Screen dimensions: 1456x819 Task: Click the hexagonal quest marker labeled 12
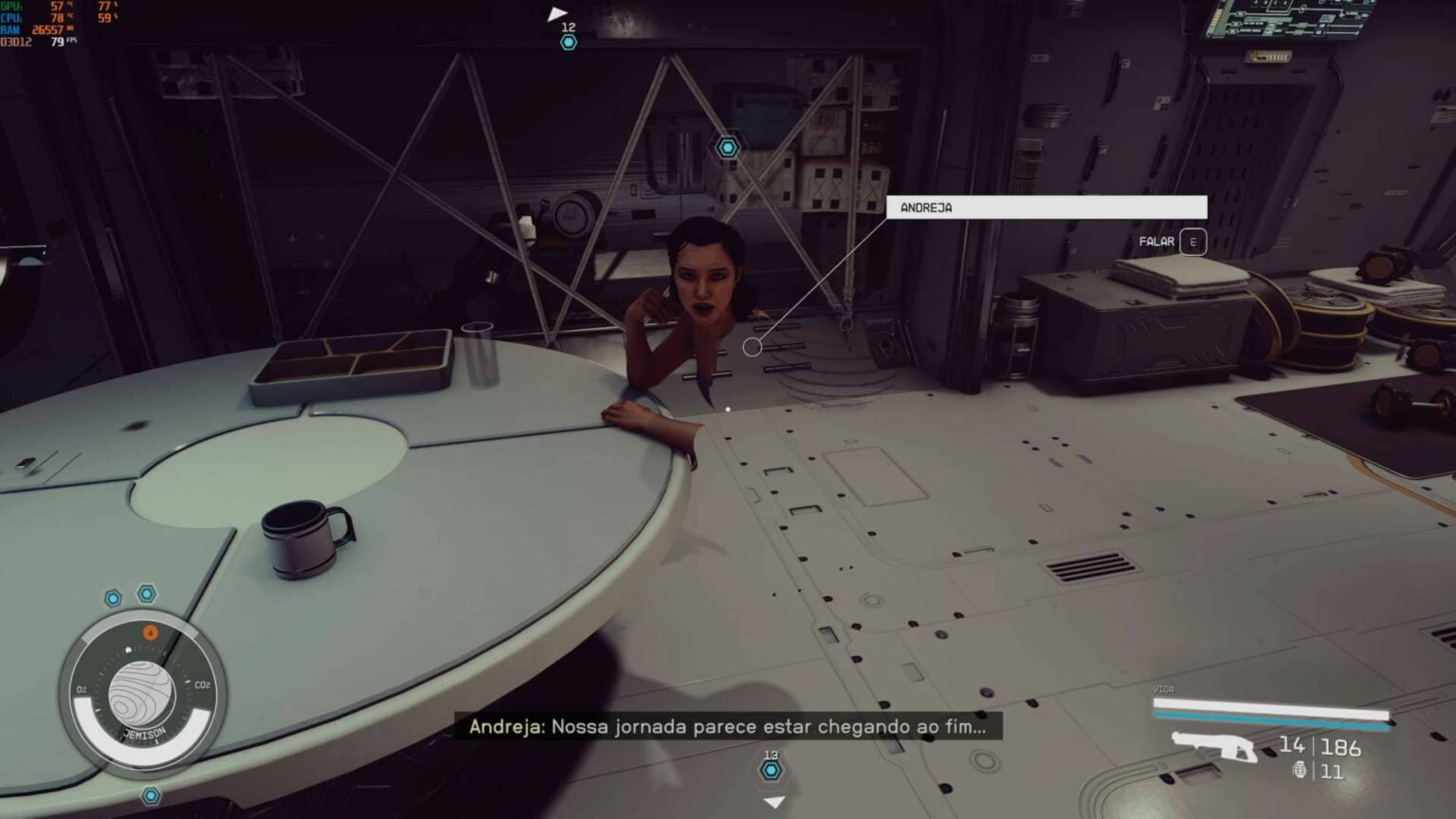tap(570, 42)
